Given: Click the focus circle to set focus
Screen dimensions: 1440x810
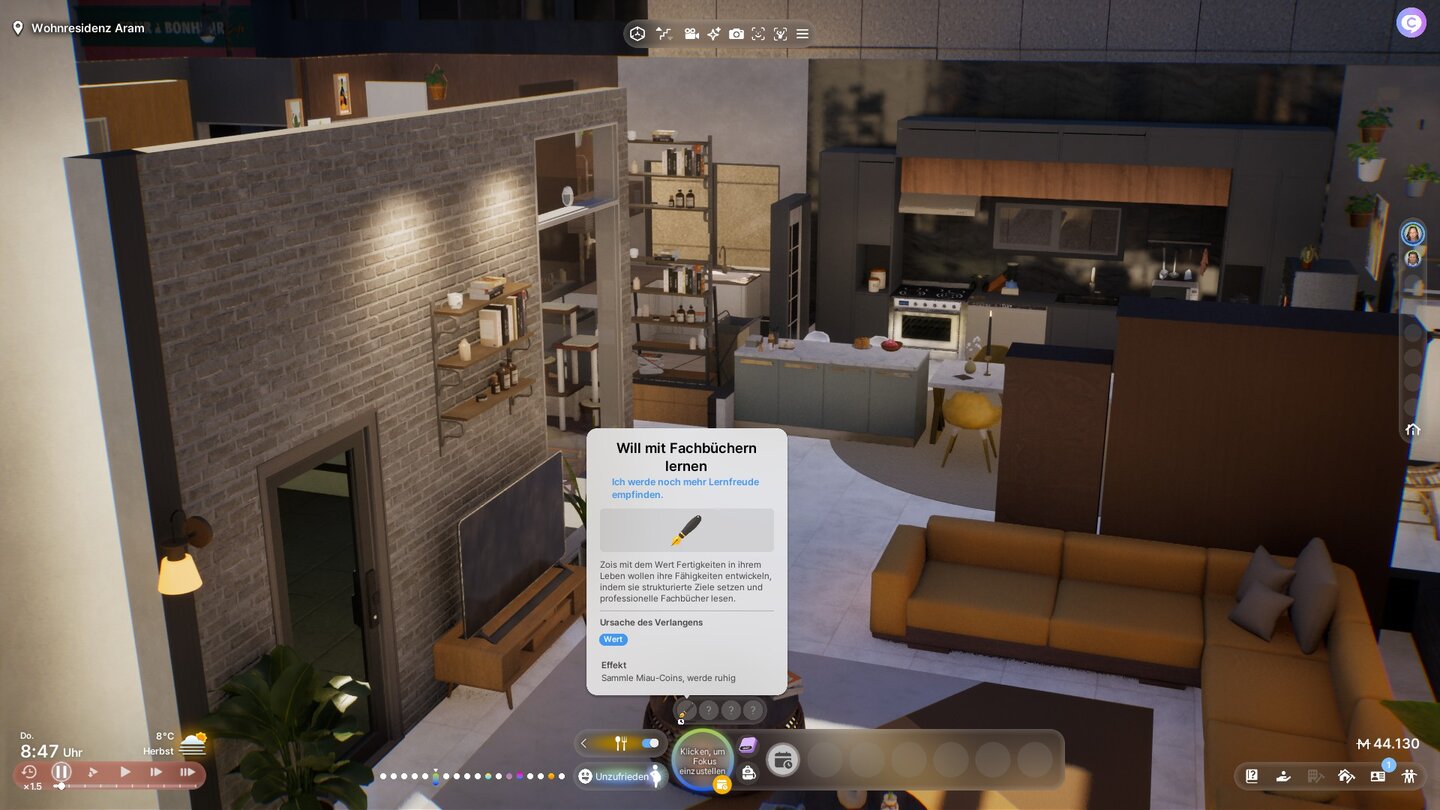Looking at the screenshot, I should (x=702, y=760).
